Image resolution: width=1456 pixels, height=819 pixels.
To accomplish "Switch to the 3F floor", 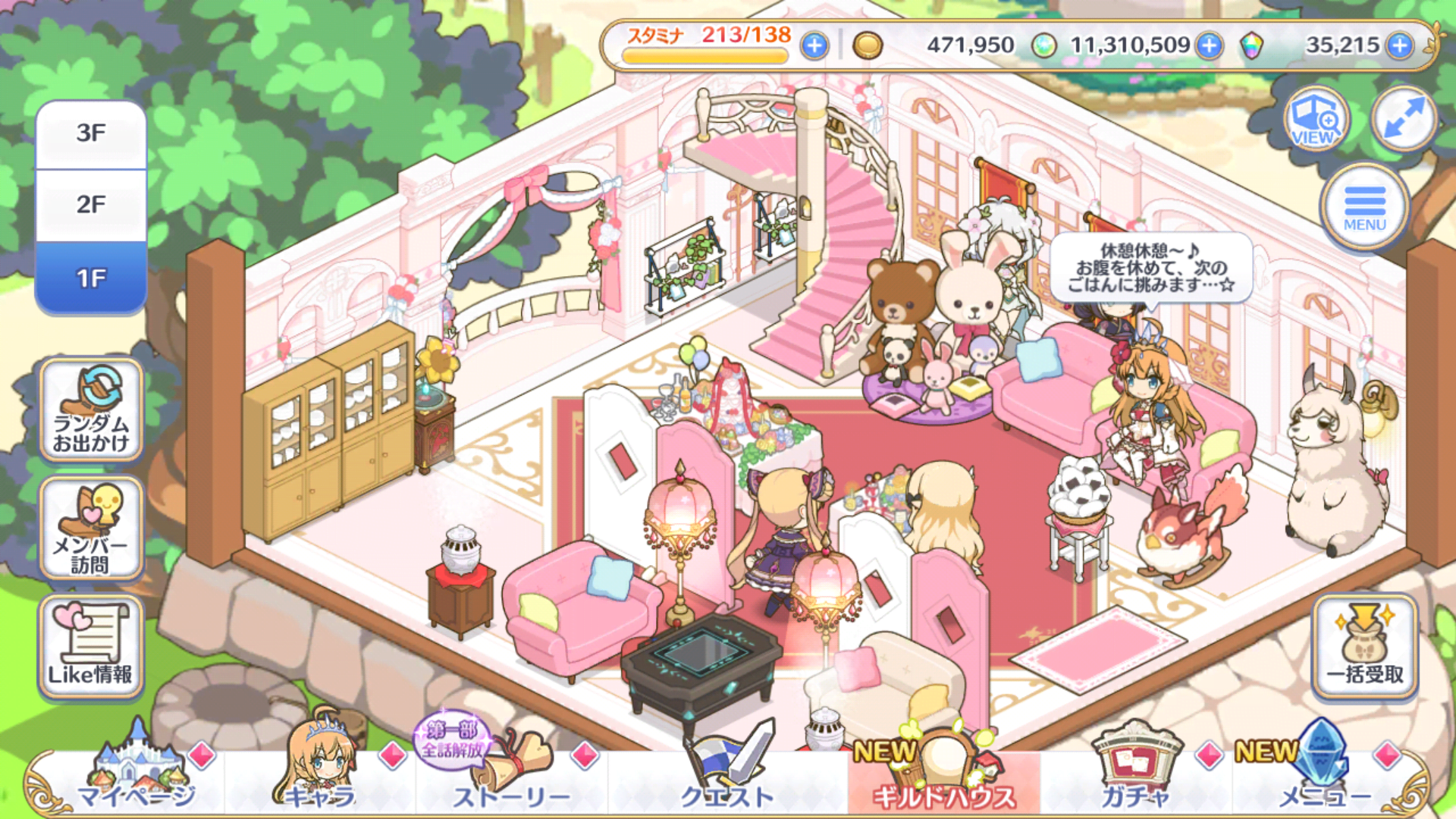I will click(91, 134).
